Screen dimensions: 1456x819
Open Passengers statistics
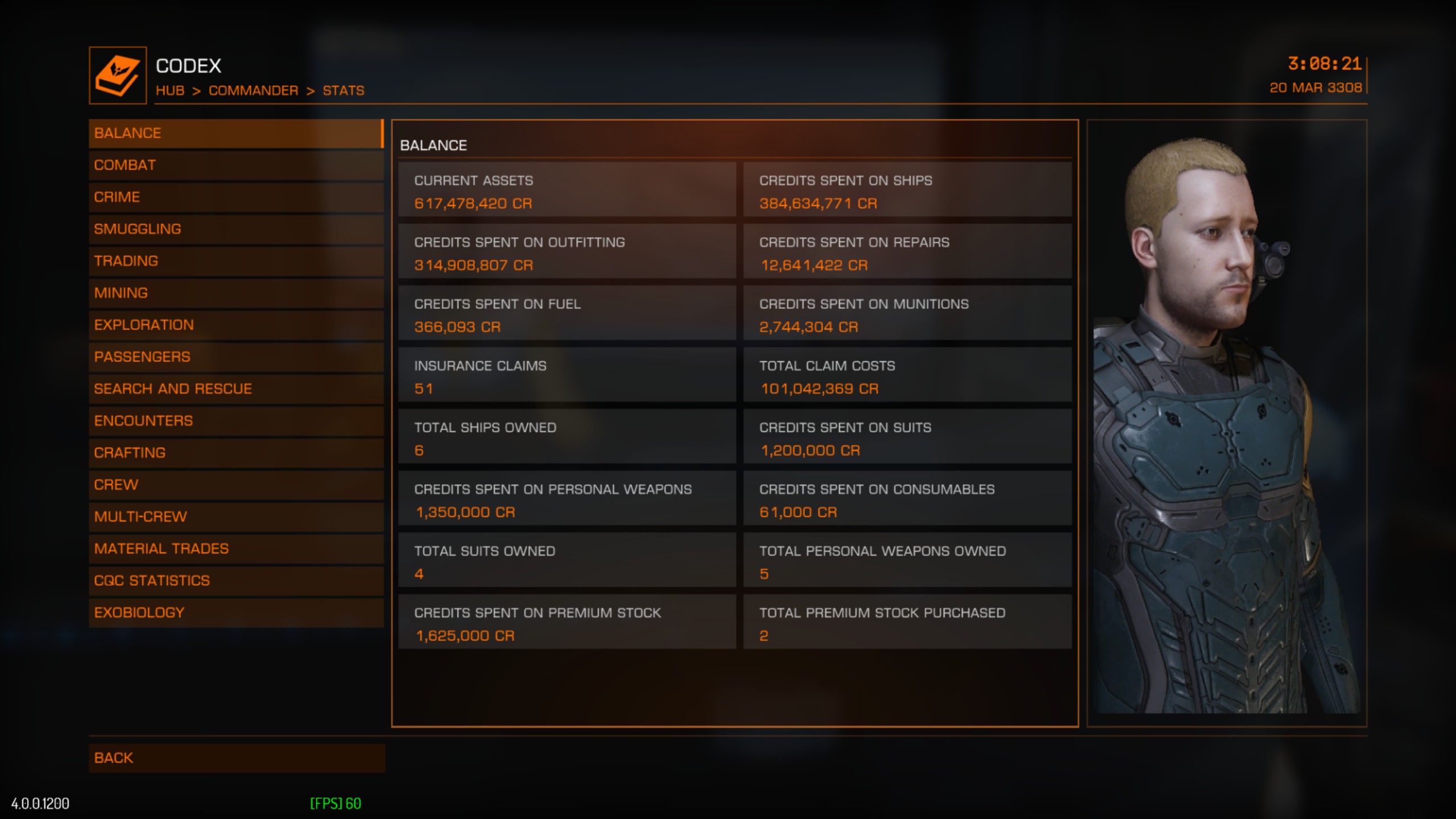click(x=235, y=357)
